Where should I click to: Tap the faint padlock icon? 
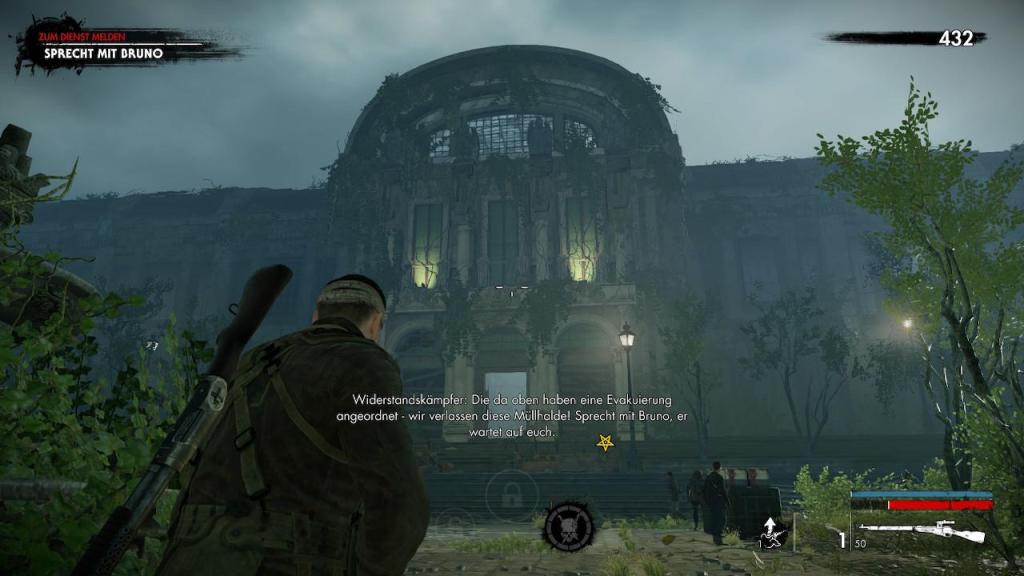[x=512, y=493]
